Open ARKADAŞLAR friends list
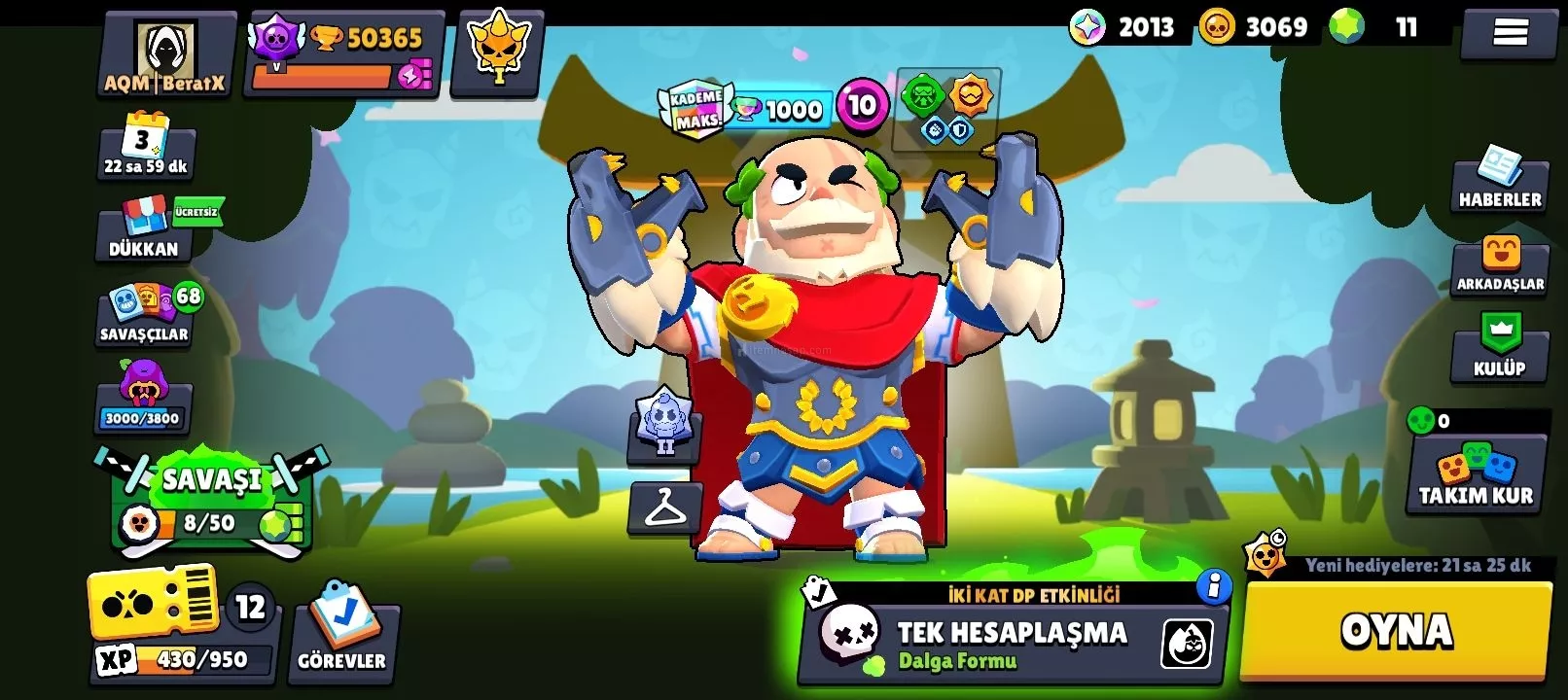 1499,264
